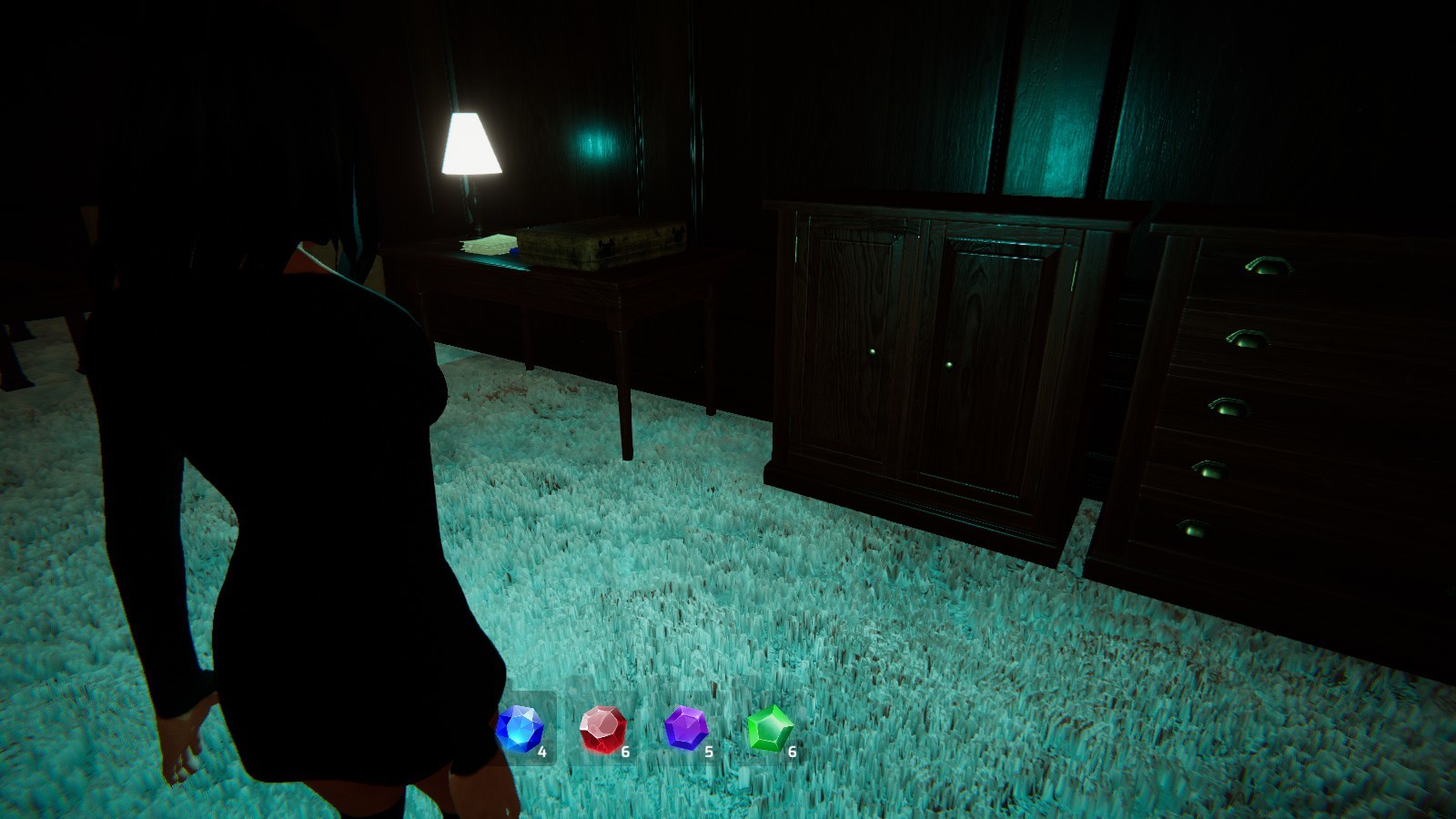The image size is (1456, 819).
Task: Select the purple gem counter icon
Action: pyautogui.click(x=684, y=728)
